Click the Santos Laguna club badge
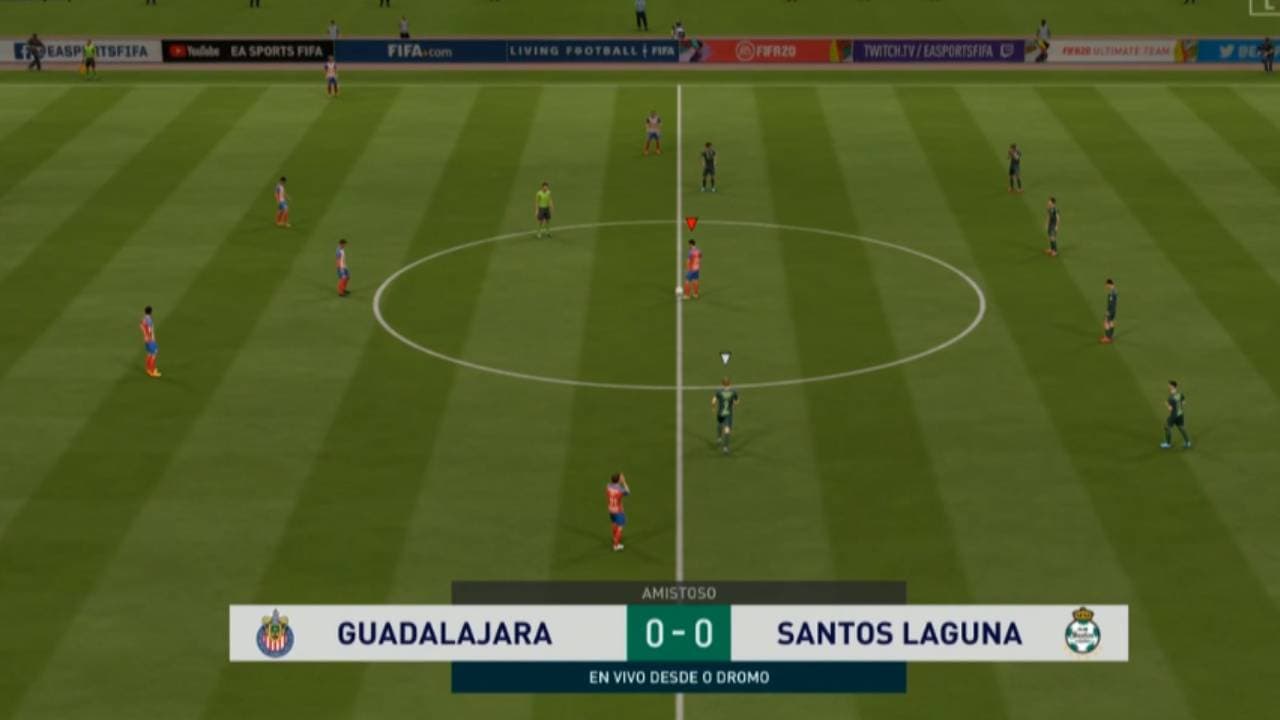1280x720 pixels. pos(1084,632)
